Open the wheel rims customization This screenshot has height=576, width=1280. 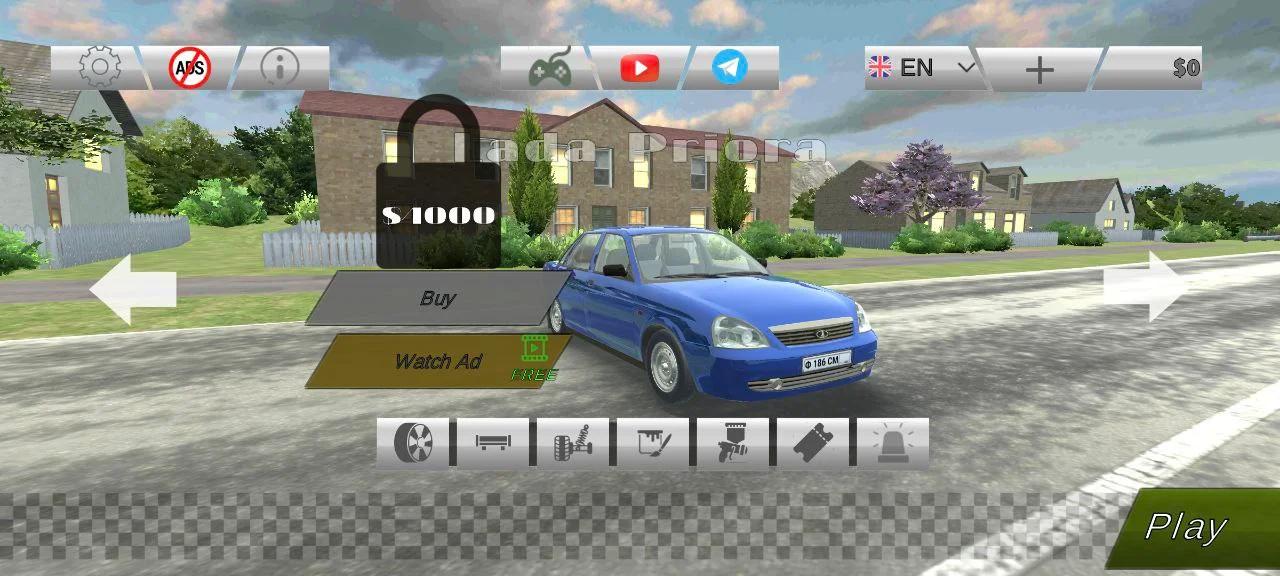point(413,443)
